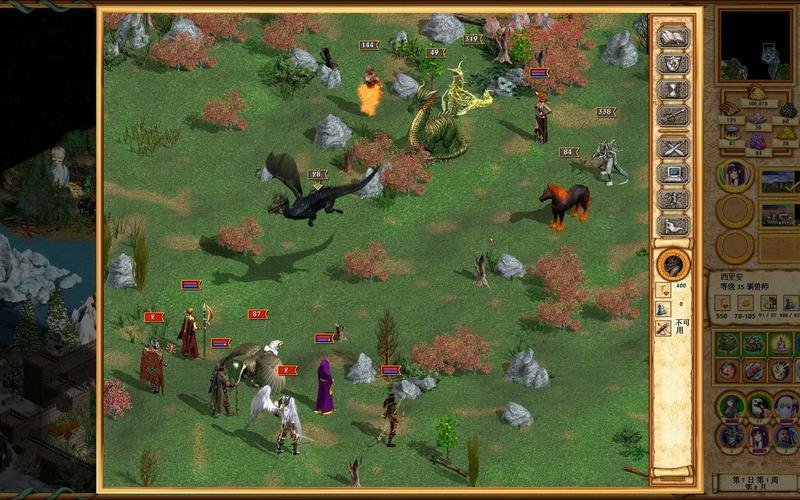Viewport: 800px width, 500px height.
Task: Select the active black dragon portrait
Action: (x=673, y=265)
